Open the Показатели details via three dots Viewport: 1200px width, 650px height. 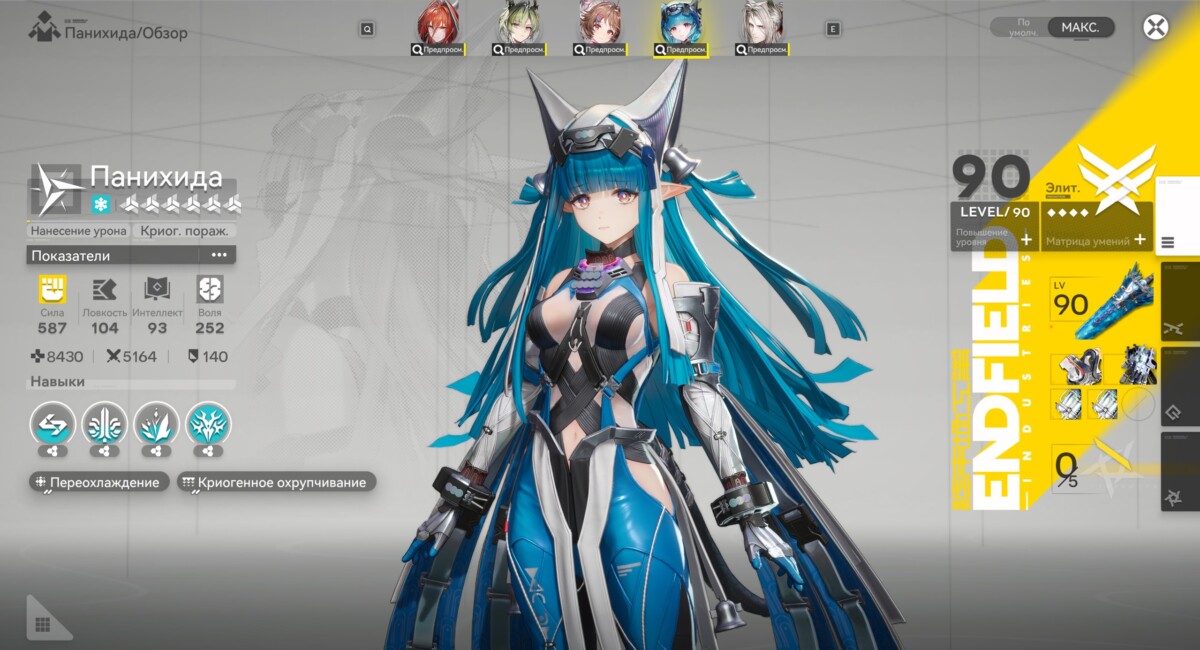(x=219, y=255)
